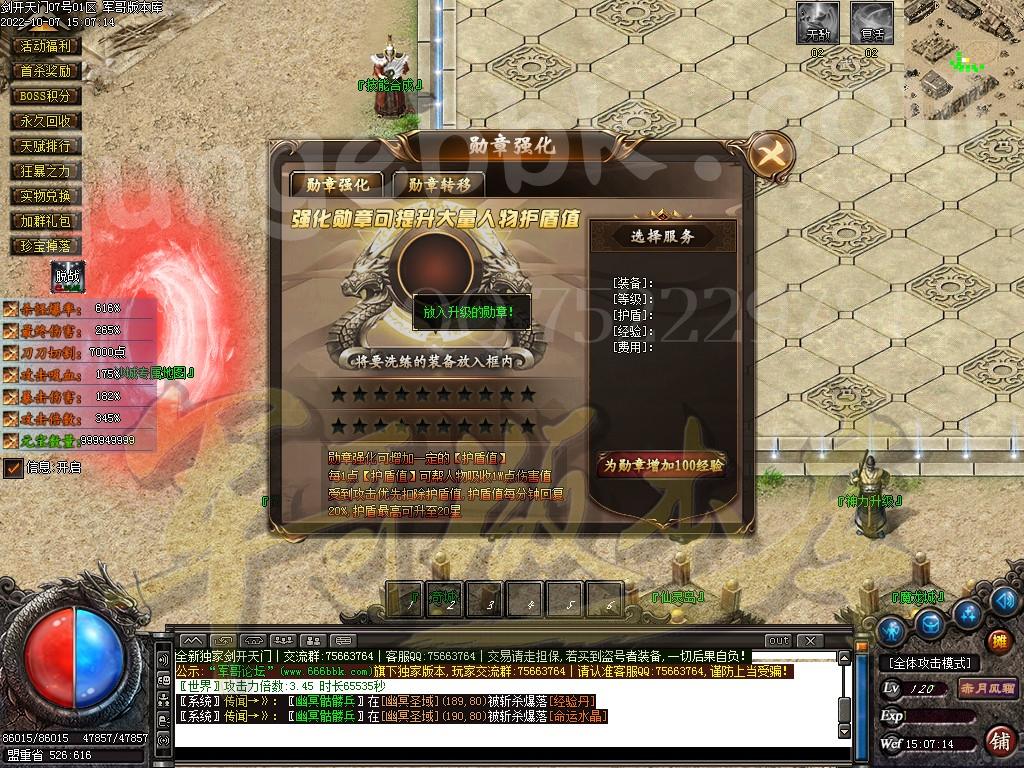
Task: Open 首杀奖励 rewards
Action: pos(46,71)
